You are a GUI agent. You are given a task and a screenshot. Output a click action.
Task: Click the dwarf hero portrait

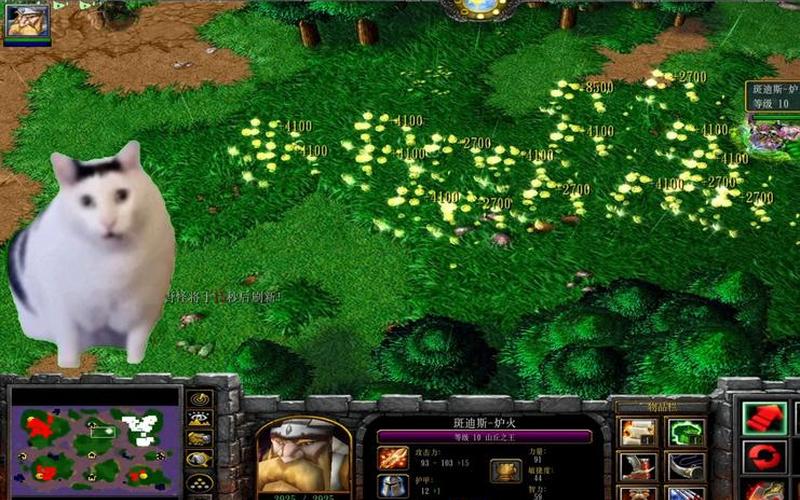(x=303, y=456)
